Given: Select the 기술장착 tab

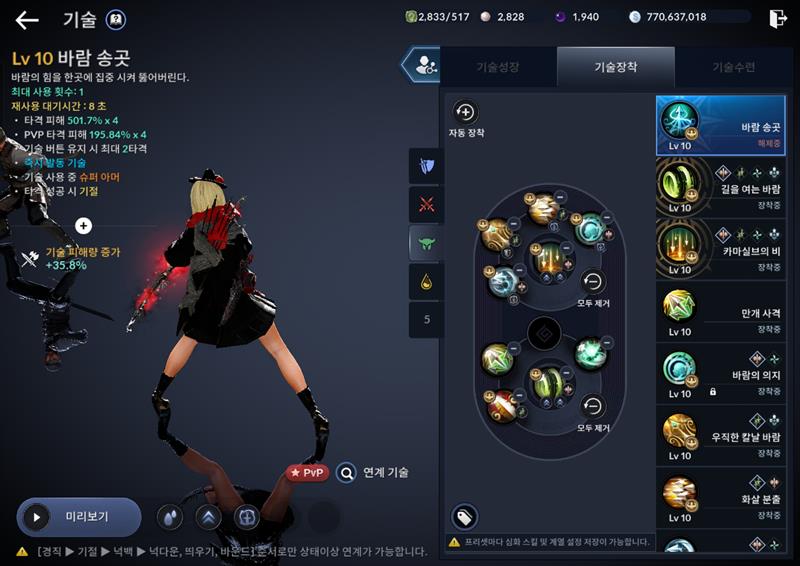Looking at the screenshot, I should 616,67.
